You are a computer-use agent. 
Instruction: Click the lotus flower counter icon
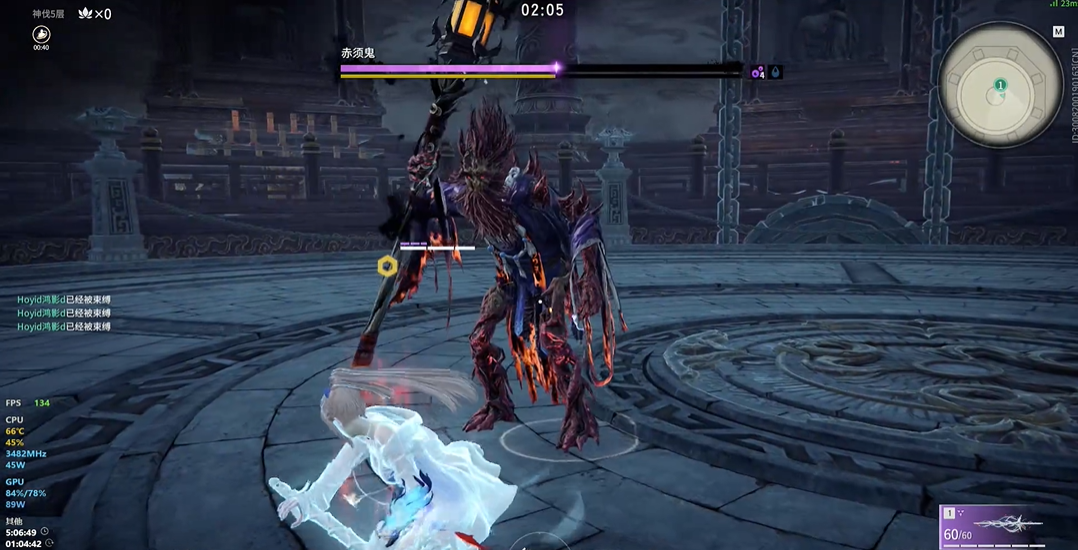tap(85, 14)
